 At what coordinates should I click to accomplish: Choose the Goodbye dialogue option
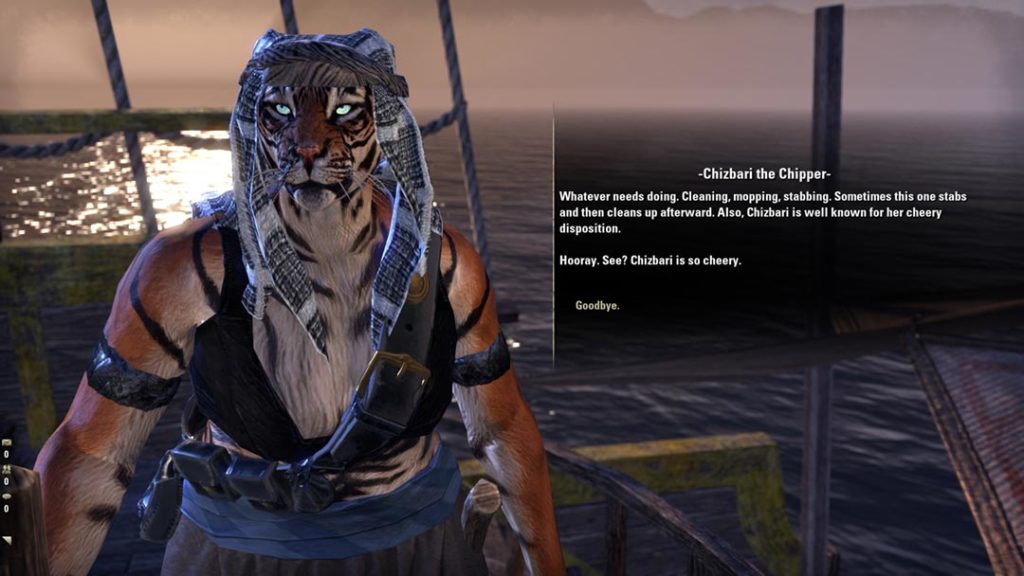pos(597,305)
